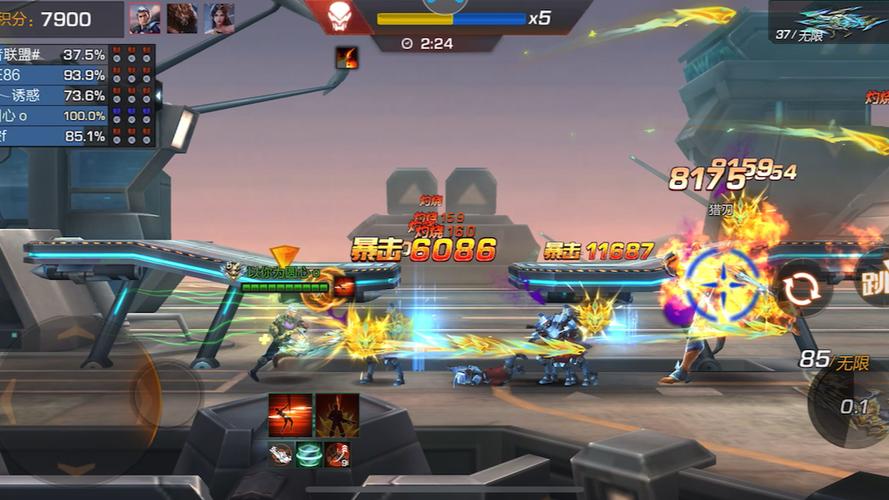889x500 pixels.
Task: Select the female hero portrait at top
Action: coord(220,18)
